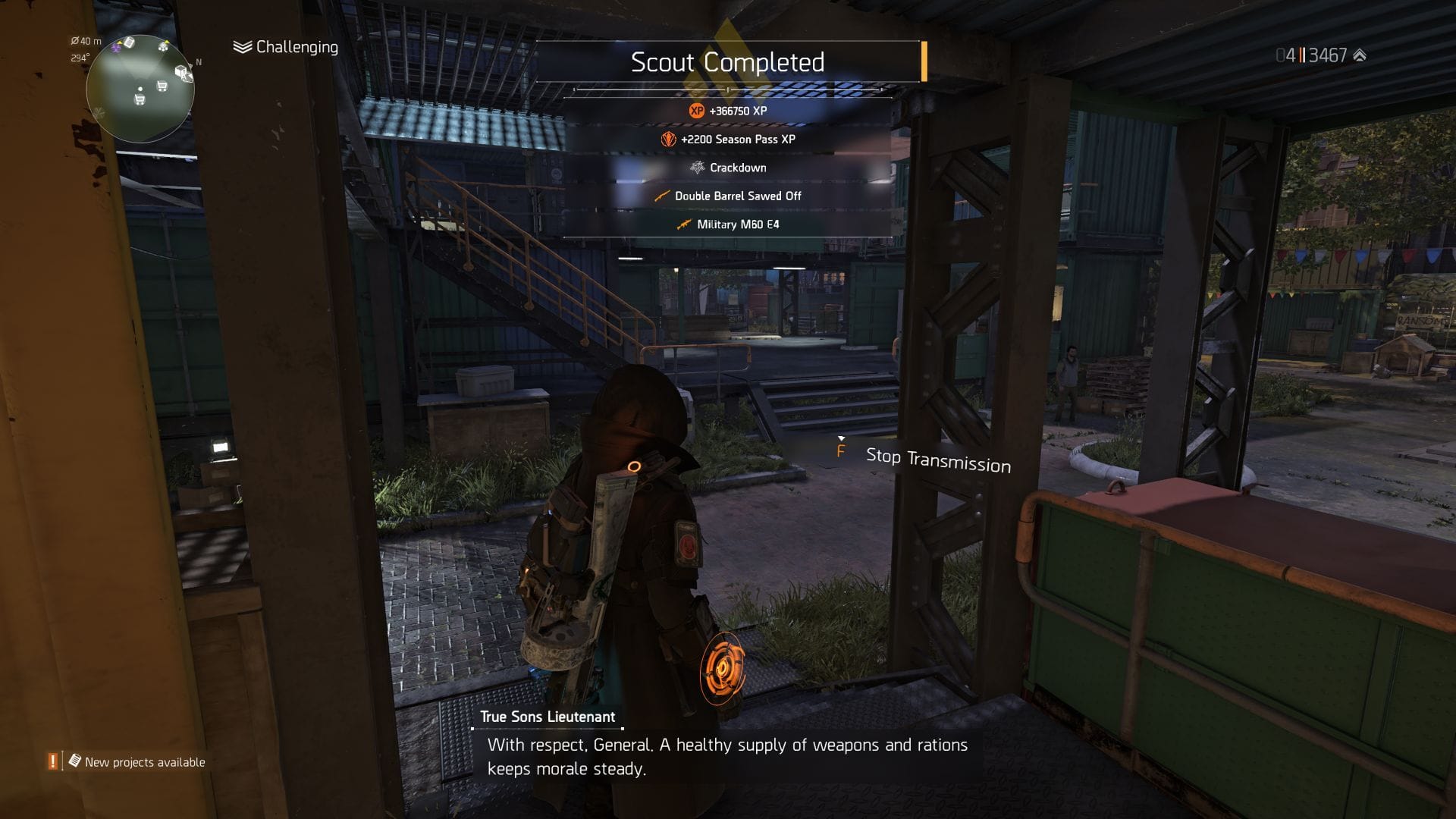This screenshot has height=819, width=1456.
Task: Select the True Sons Lieutenant nameplate
Action: pos(548,716)
